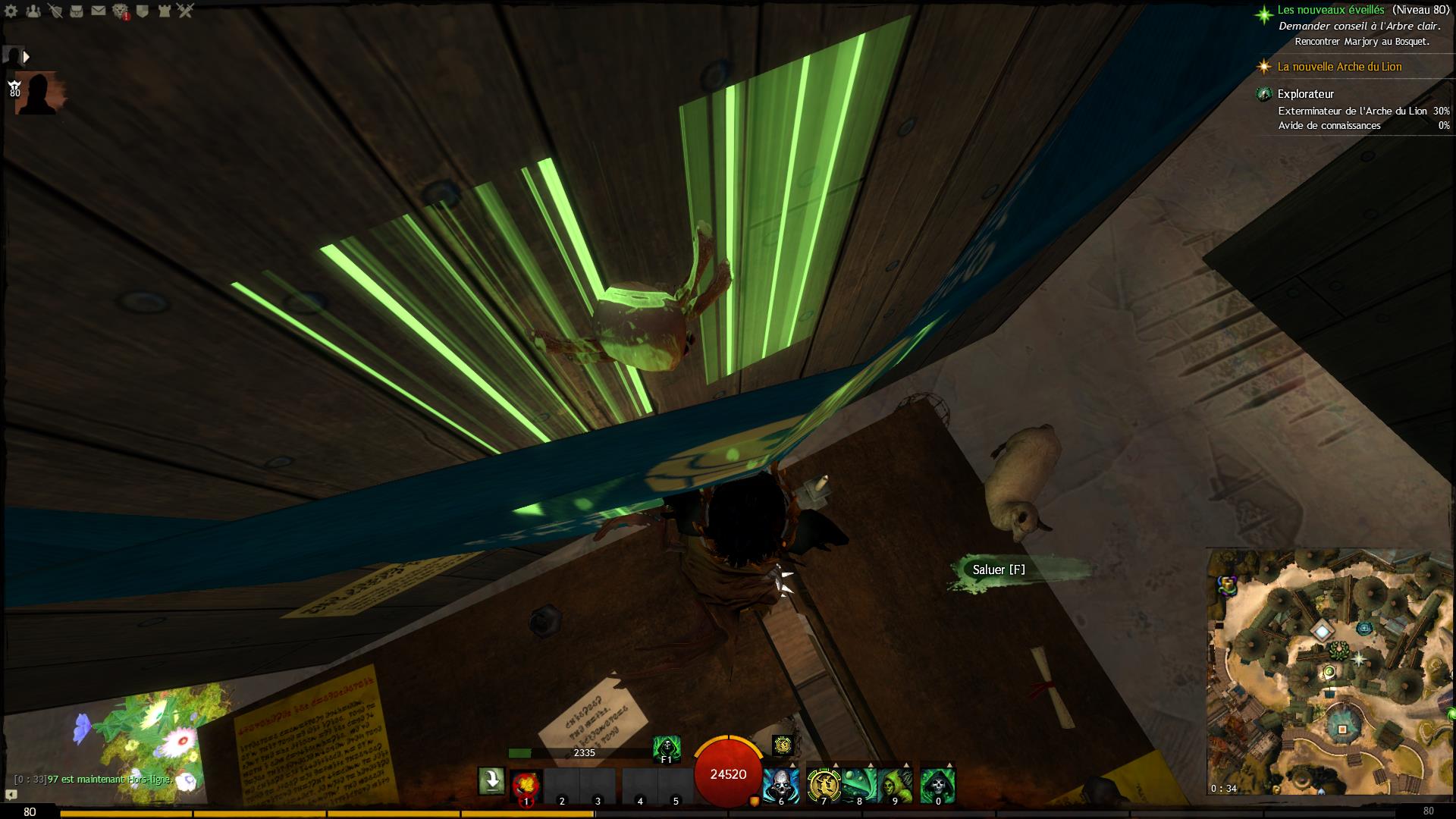Open the Black Lion trading post icon
Viewport: 1456px width, 819px height.
pos(121,11)
